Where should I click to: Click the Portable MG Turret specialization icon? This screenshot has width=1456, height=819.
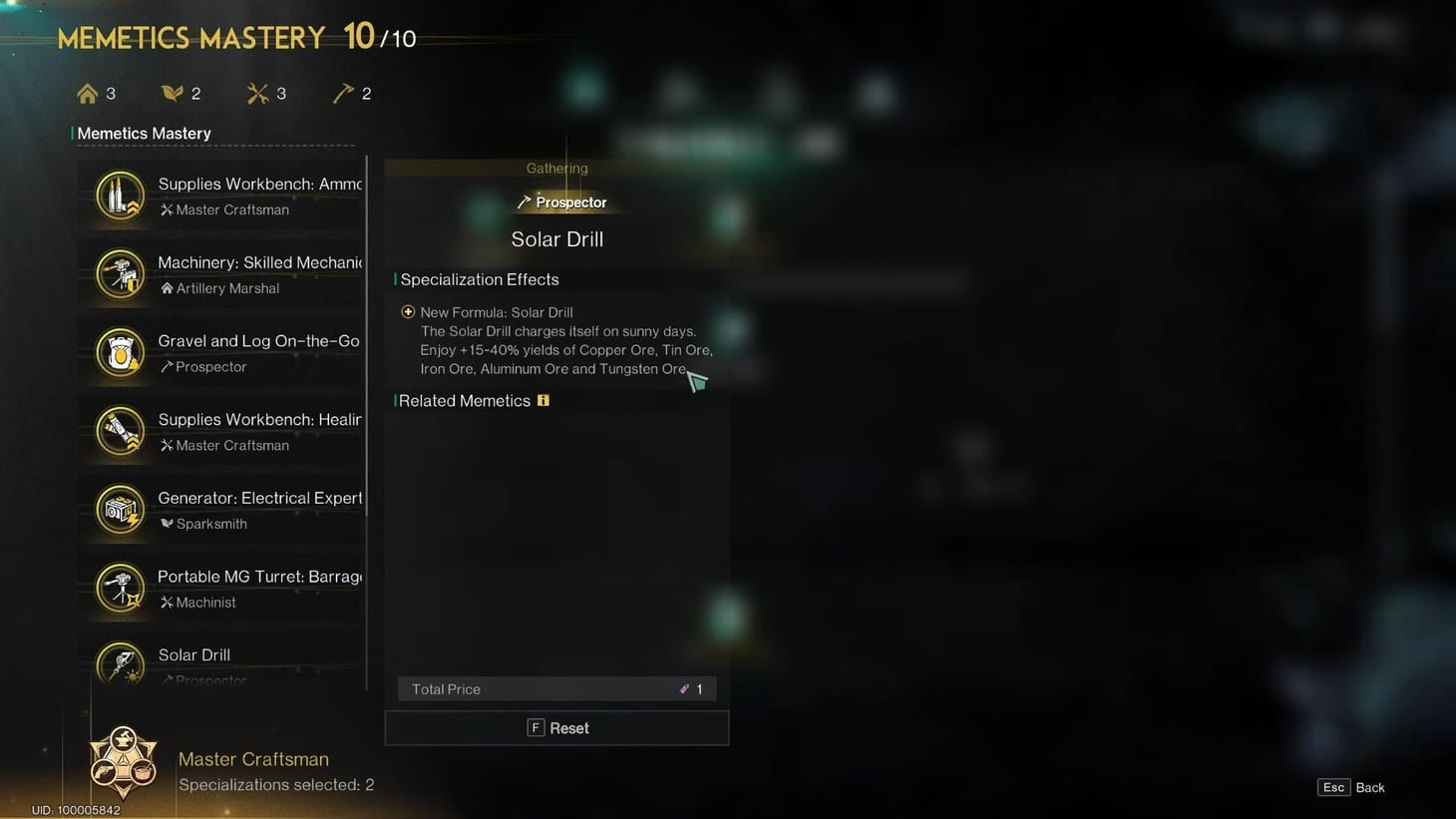point(120,589)
